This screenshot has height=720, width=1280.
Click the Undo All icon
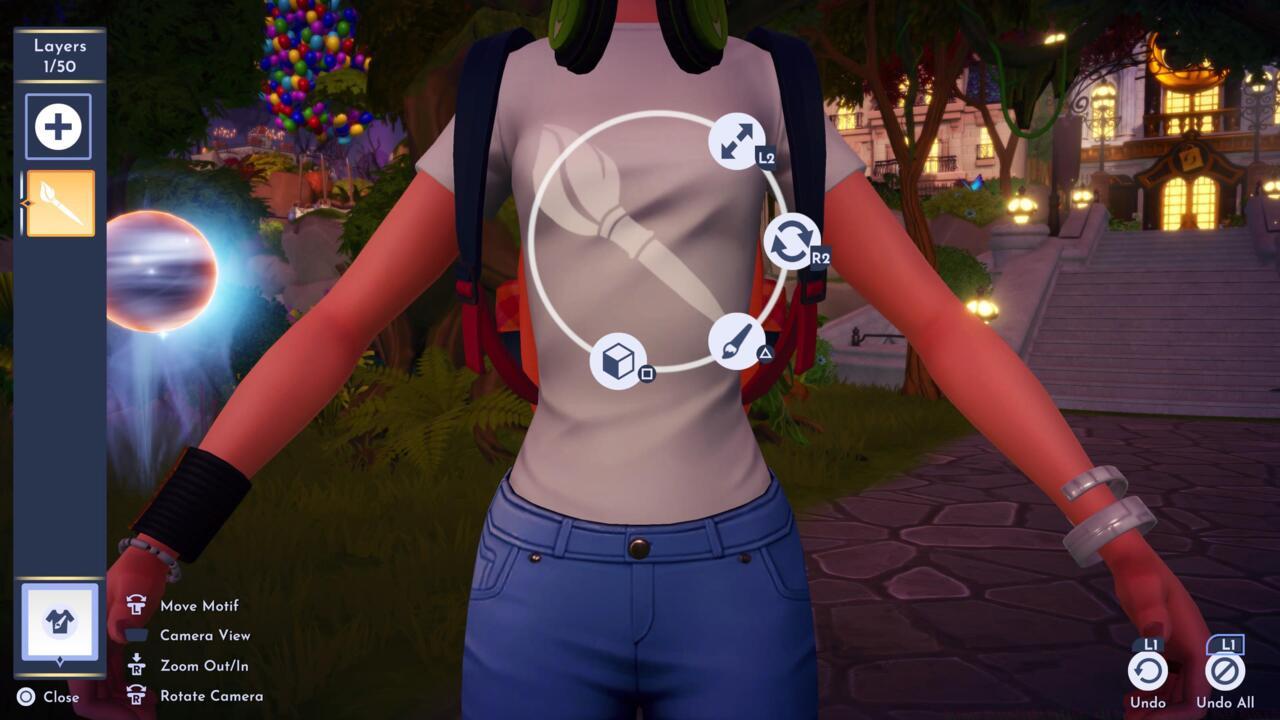point(1227,672)
